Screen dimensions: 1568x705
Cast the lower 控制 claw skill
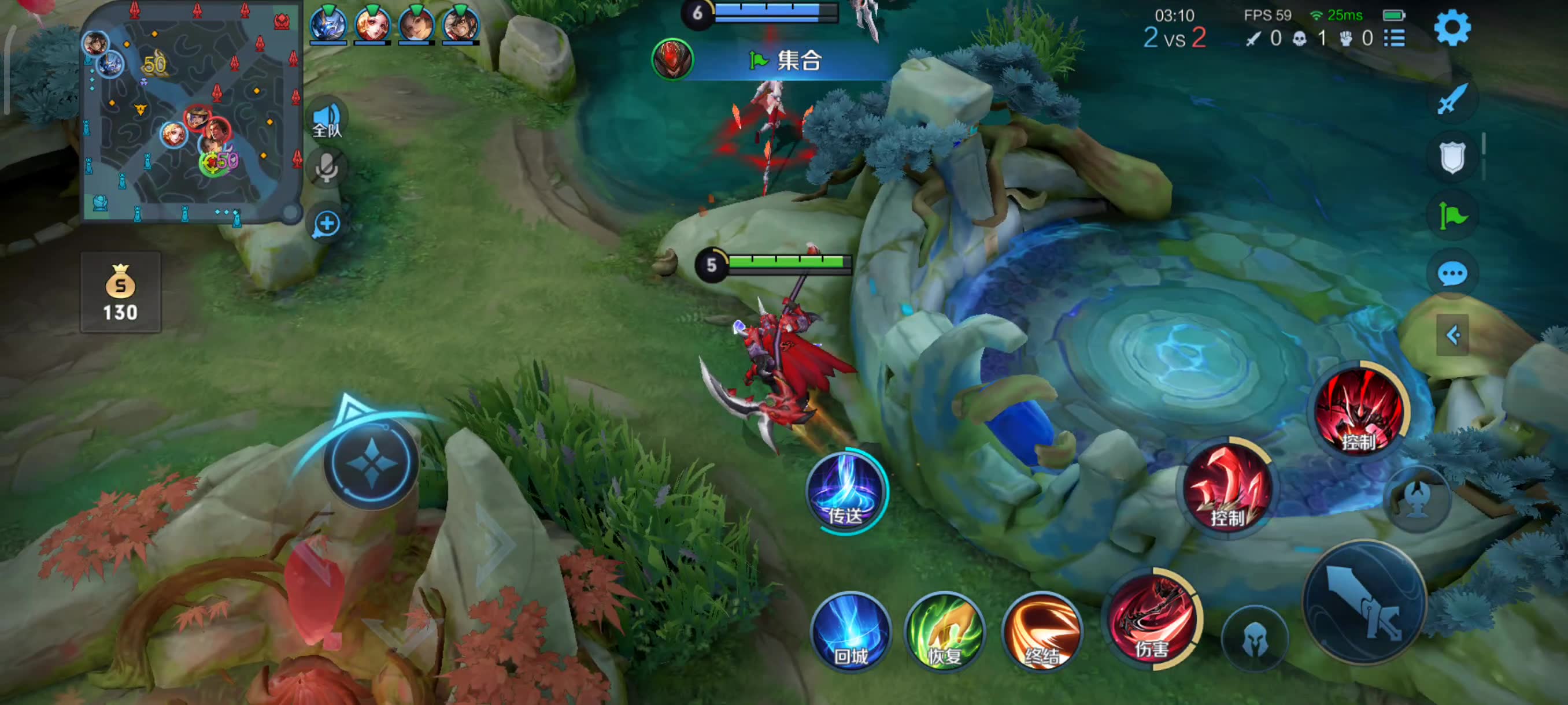click(1226, 487)
